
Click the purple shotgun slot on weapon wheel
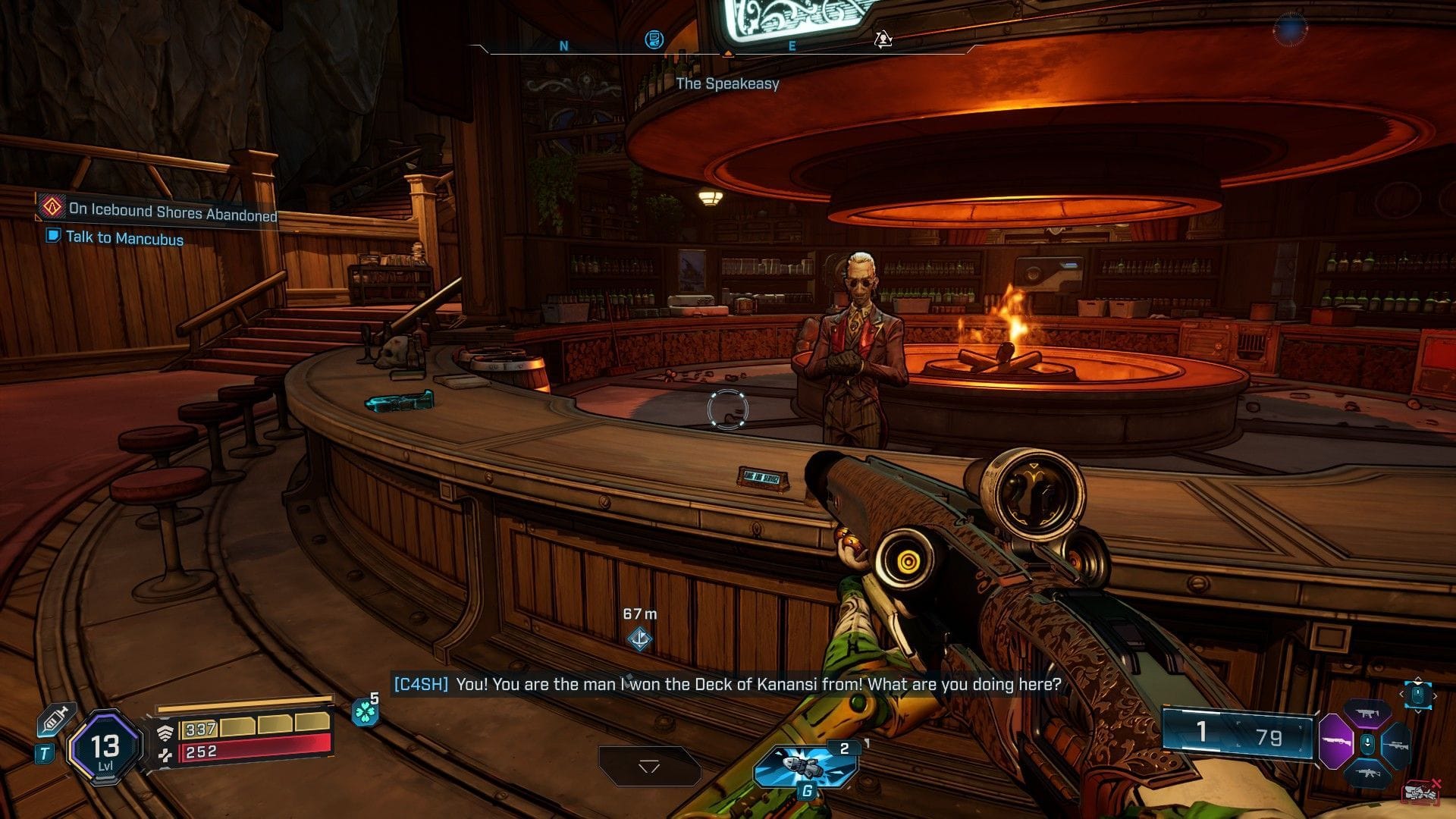pyautogui.click(x=1336, y=742)
